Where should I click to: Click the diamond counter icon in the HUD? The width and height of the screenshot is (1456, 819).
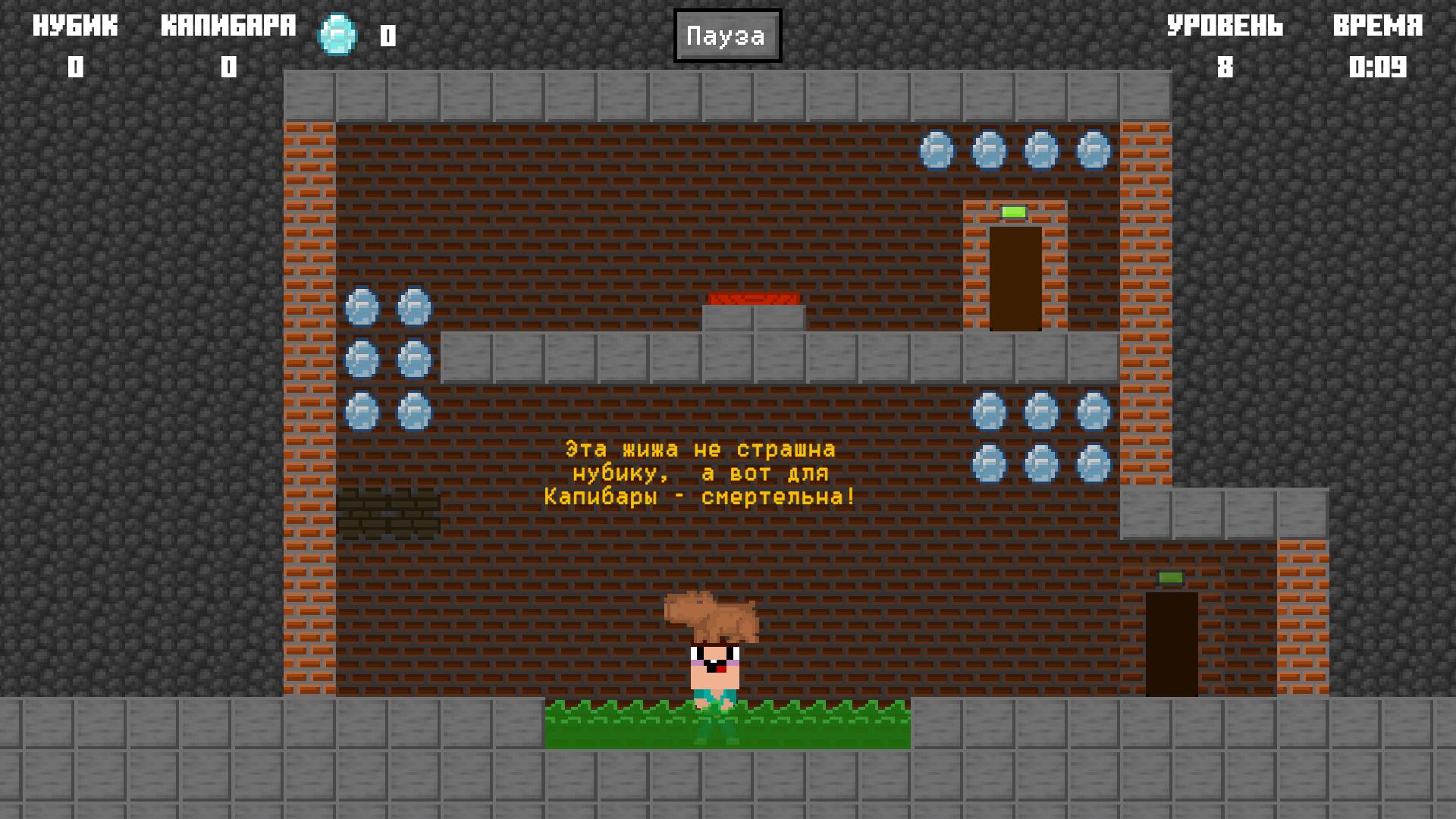(336, 34)
